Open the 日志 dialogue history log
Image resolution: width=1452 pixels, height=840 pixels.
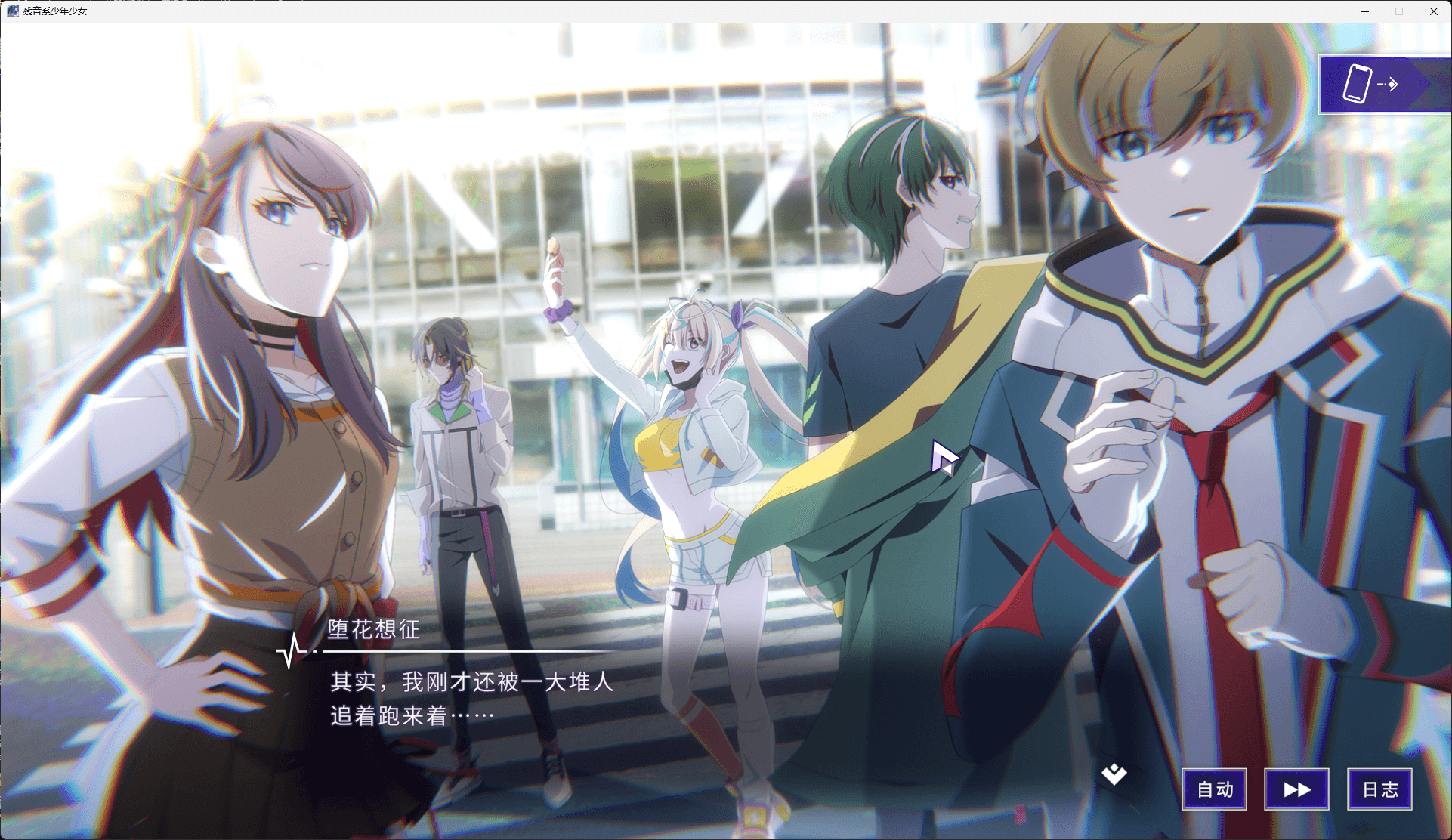[1379, 789]
